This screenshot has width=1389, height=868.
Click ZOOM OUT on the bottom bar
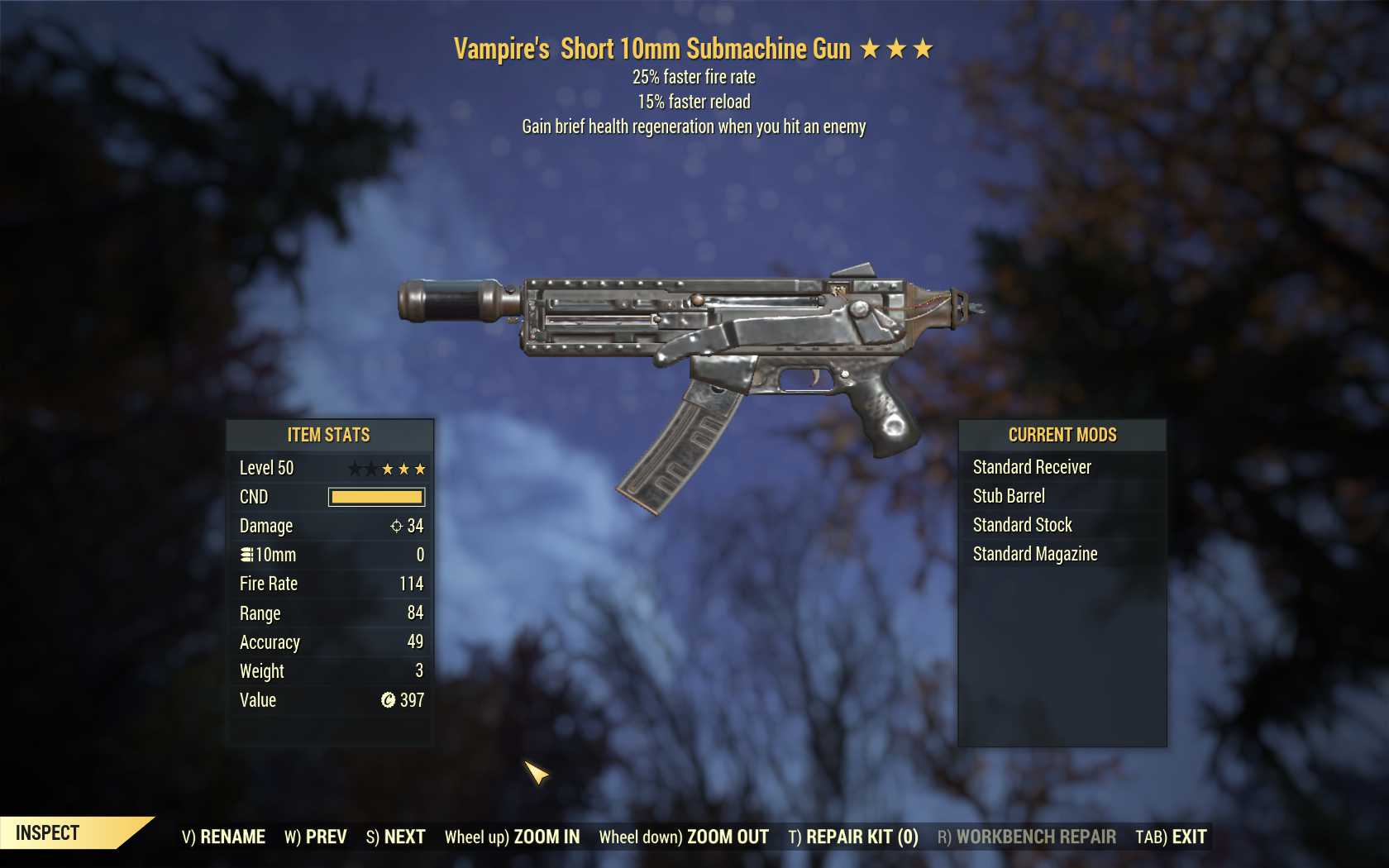(726, 837)
